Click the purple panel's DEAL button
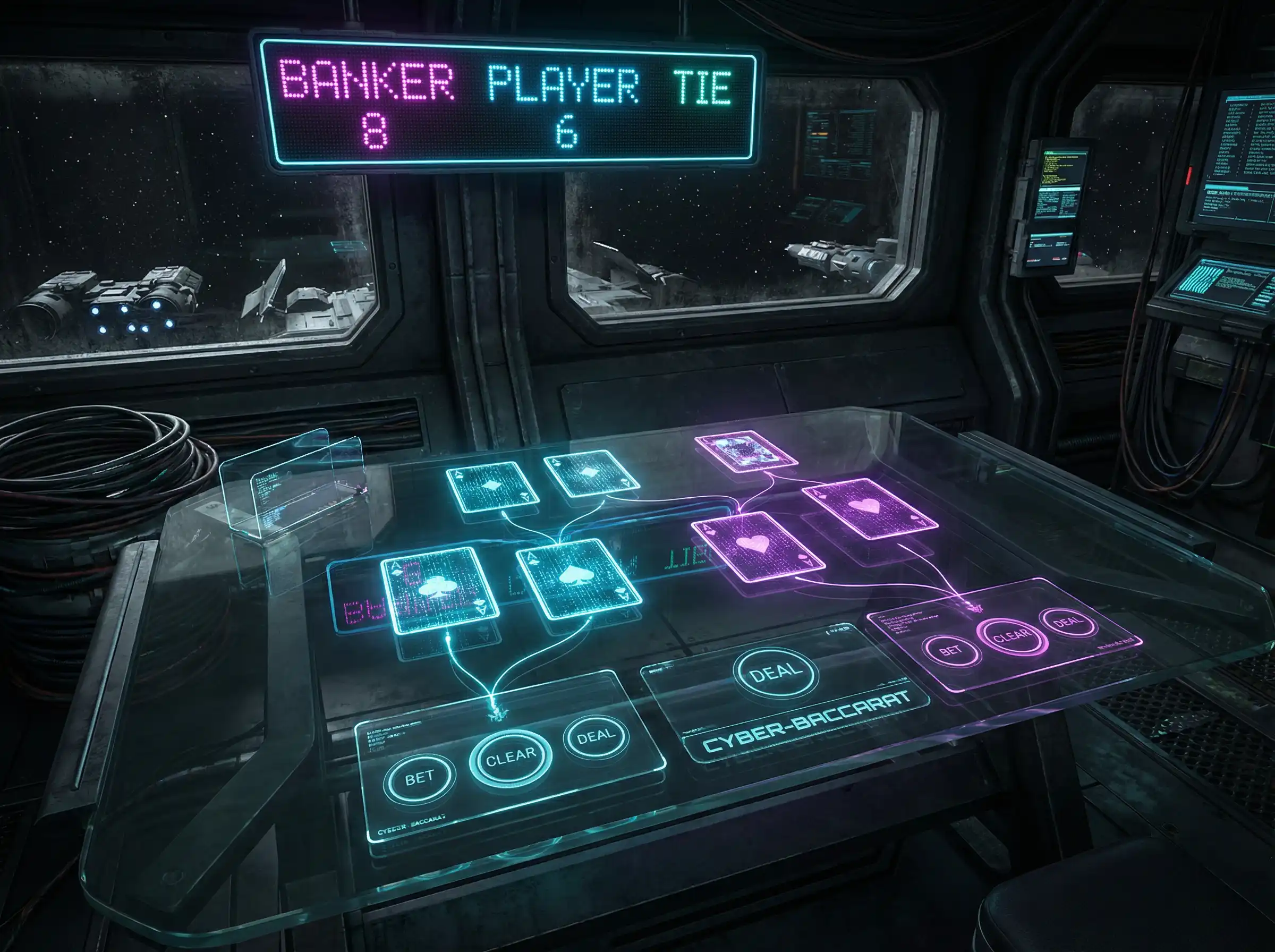 click(x=1068, y=622)
